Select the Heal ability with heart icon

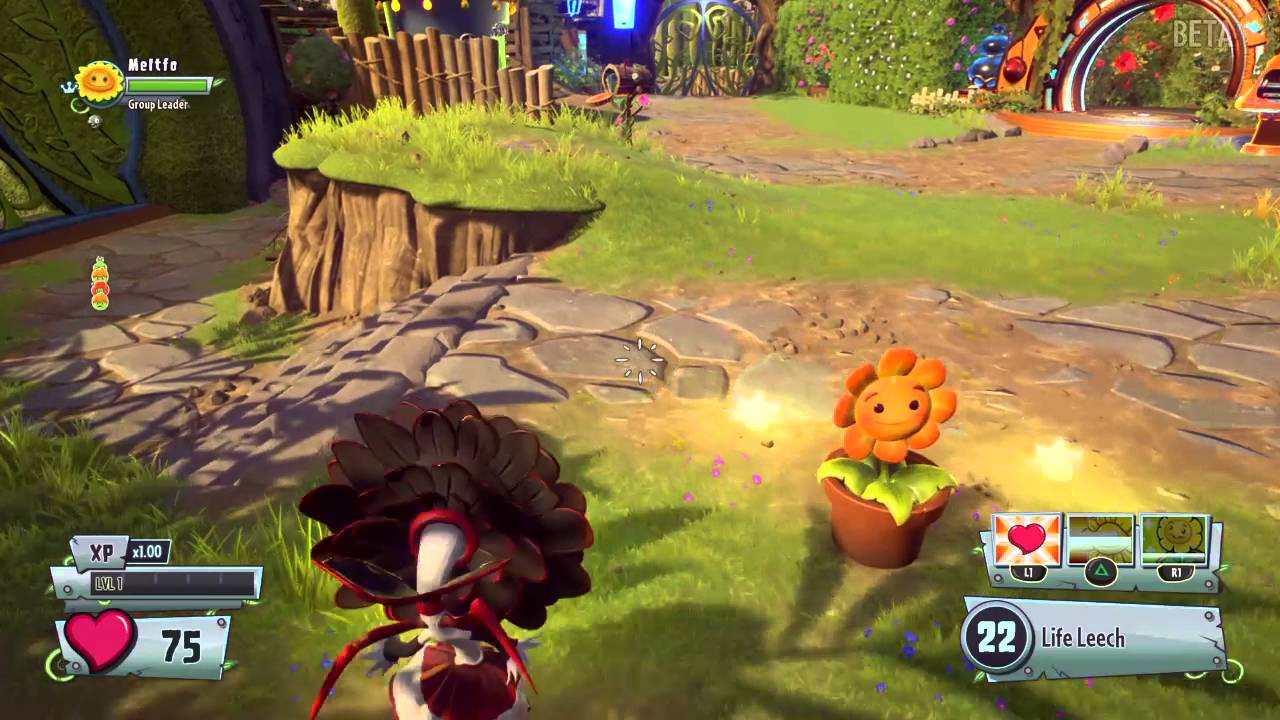coord(1027,540)
